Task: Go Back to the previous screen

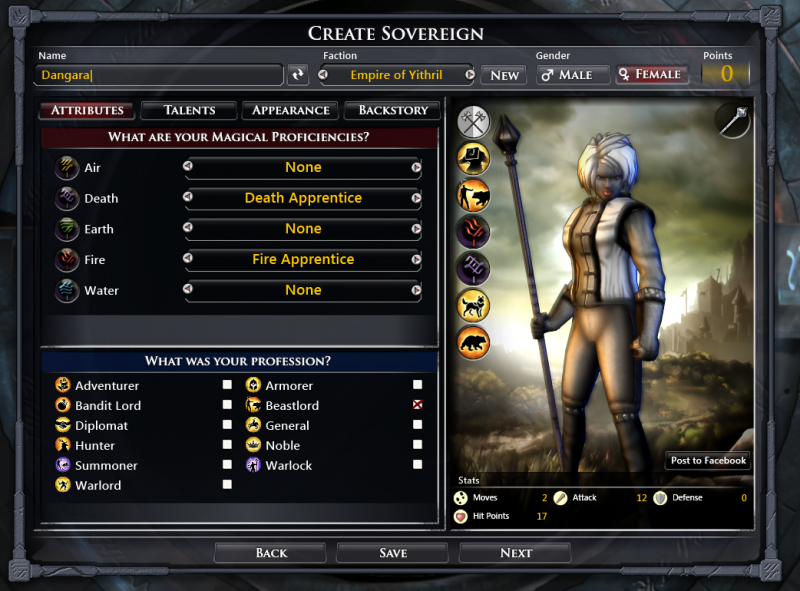Action: pos(271,553)
